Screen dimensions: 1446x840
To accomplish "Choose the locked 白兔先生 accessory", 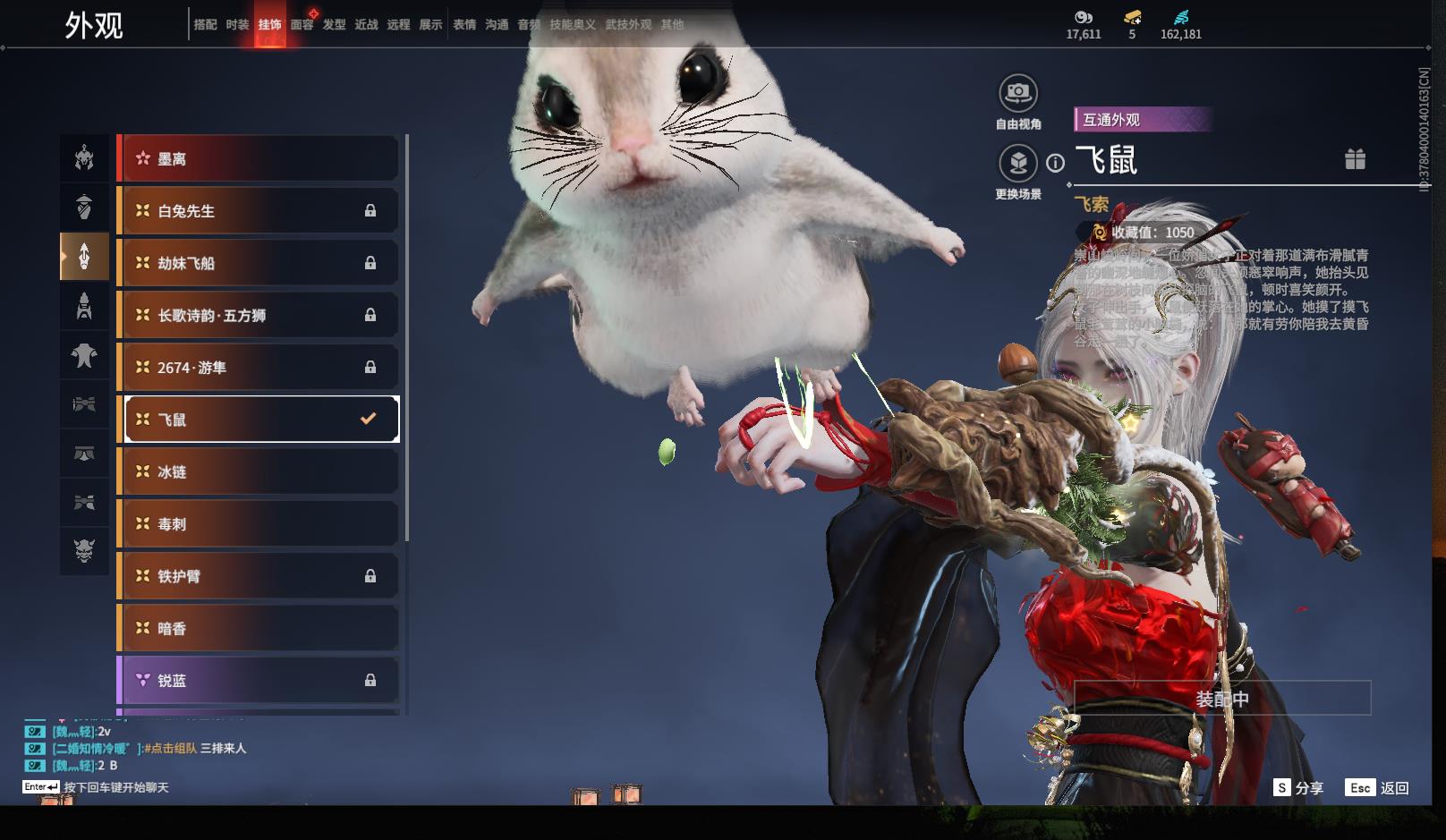I will point(259,211).
